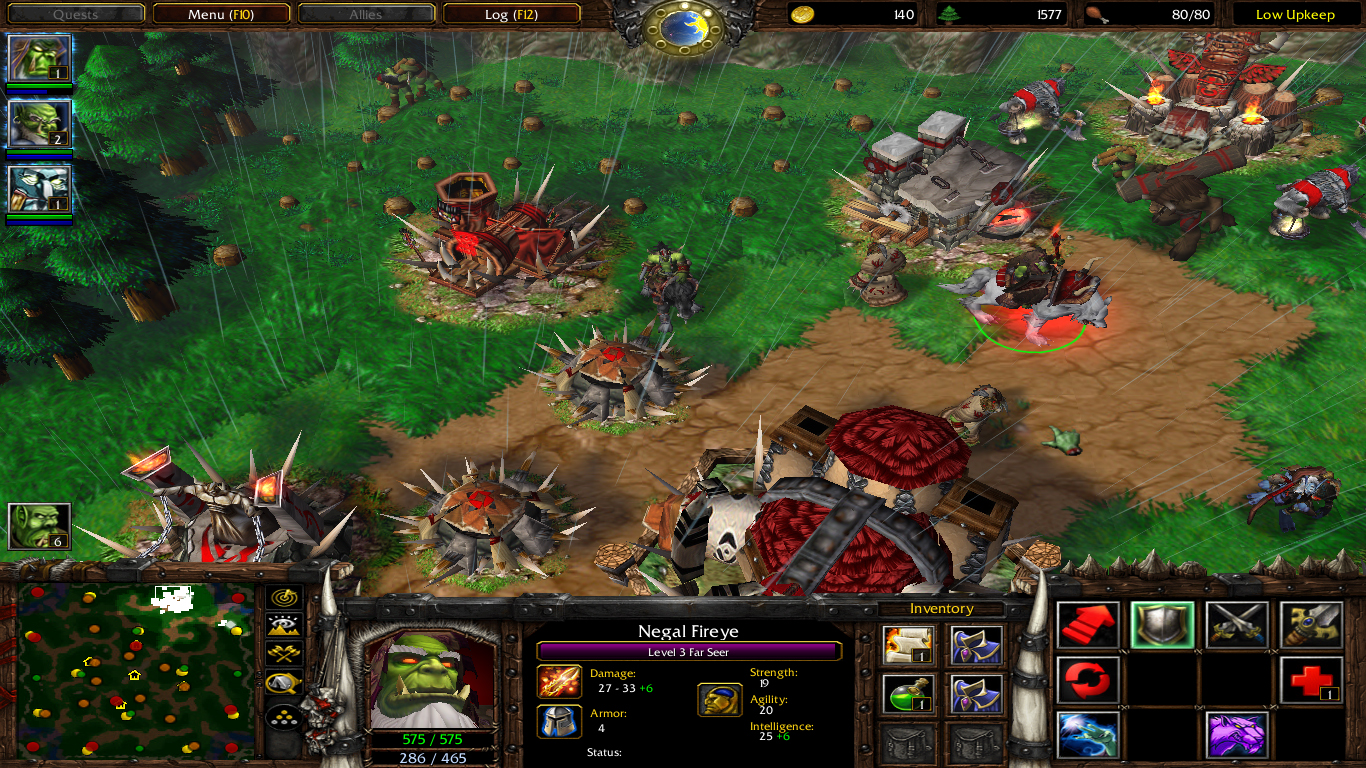Image resolution: width=1366 pixels, height=768 pixels.
Task: Toggle minimap terrain display eye button
Action: (x=284, y=626)
